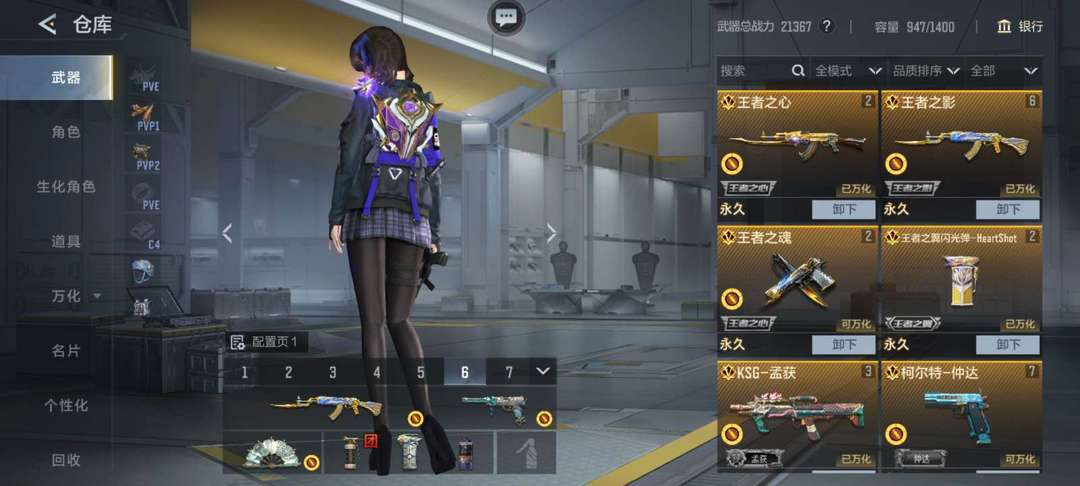Switch to the 角色 tab
The image size is (1080, 486).
(66, 131)
